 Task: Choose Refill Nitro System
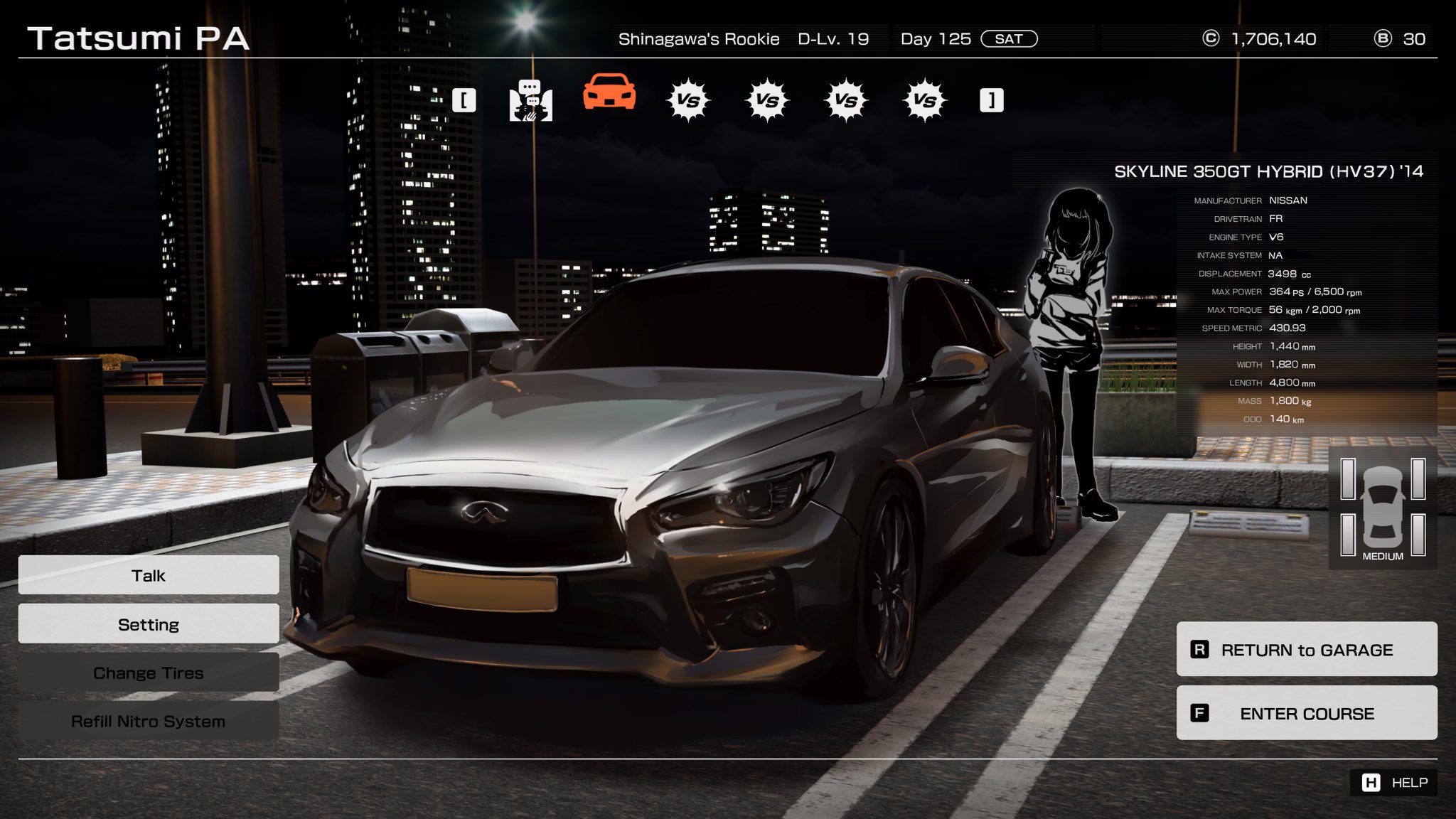point(149,721)
